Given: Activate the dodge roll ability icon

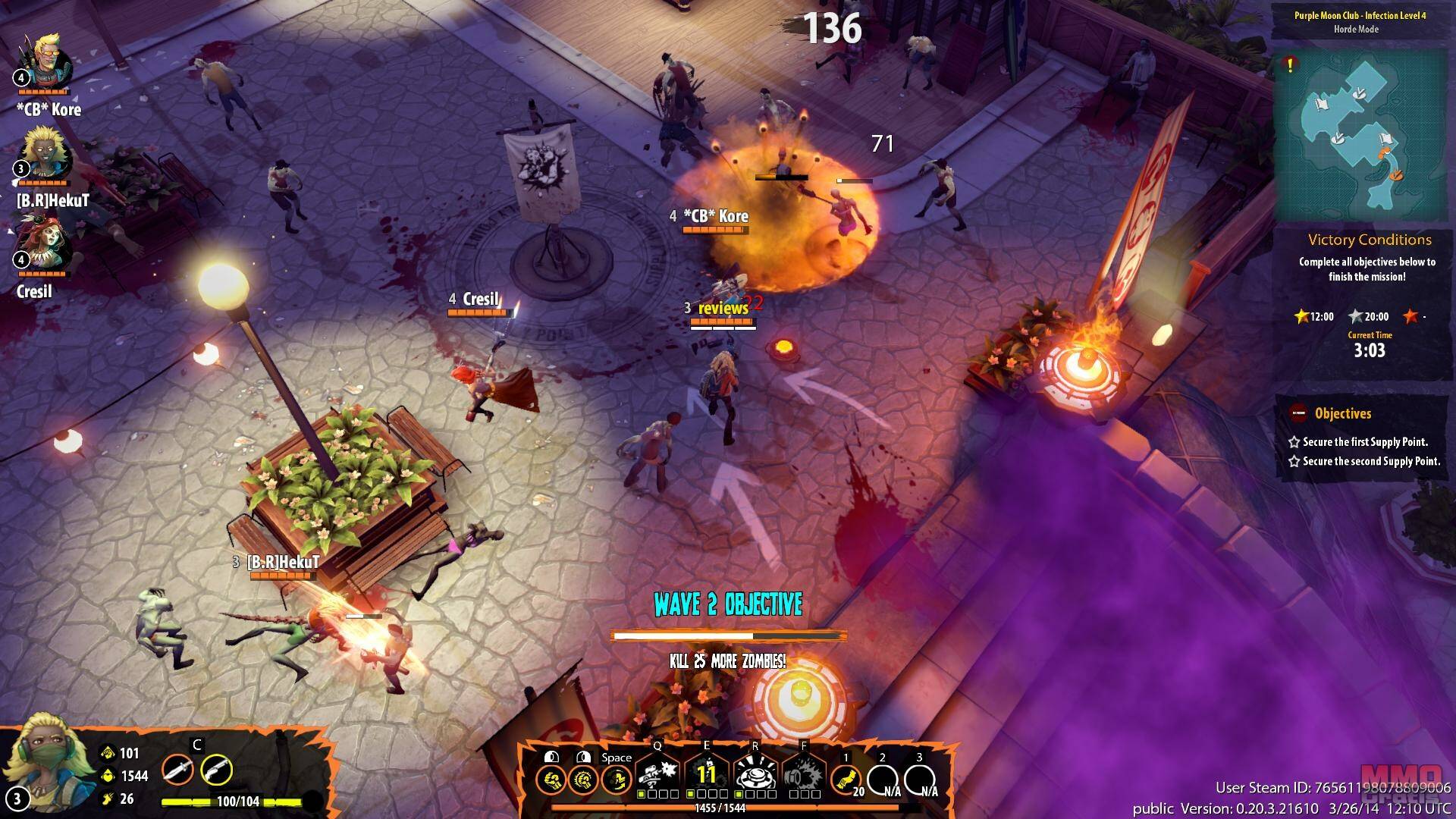Looking at the screenshot, I should click(x=617, y=779).
